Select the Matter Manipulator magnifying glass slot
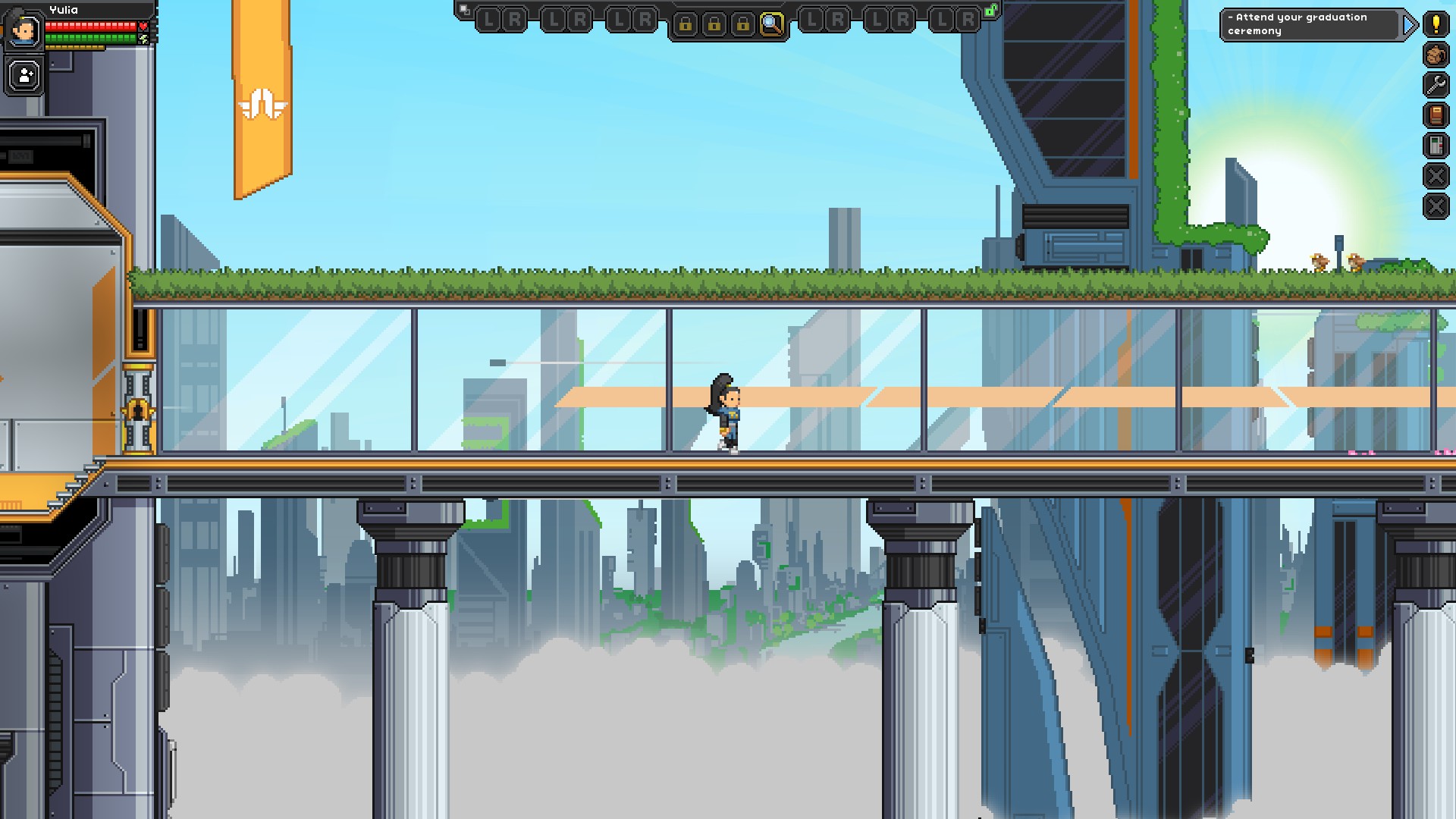 point(773,23)
